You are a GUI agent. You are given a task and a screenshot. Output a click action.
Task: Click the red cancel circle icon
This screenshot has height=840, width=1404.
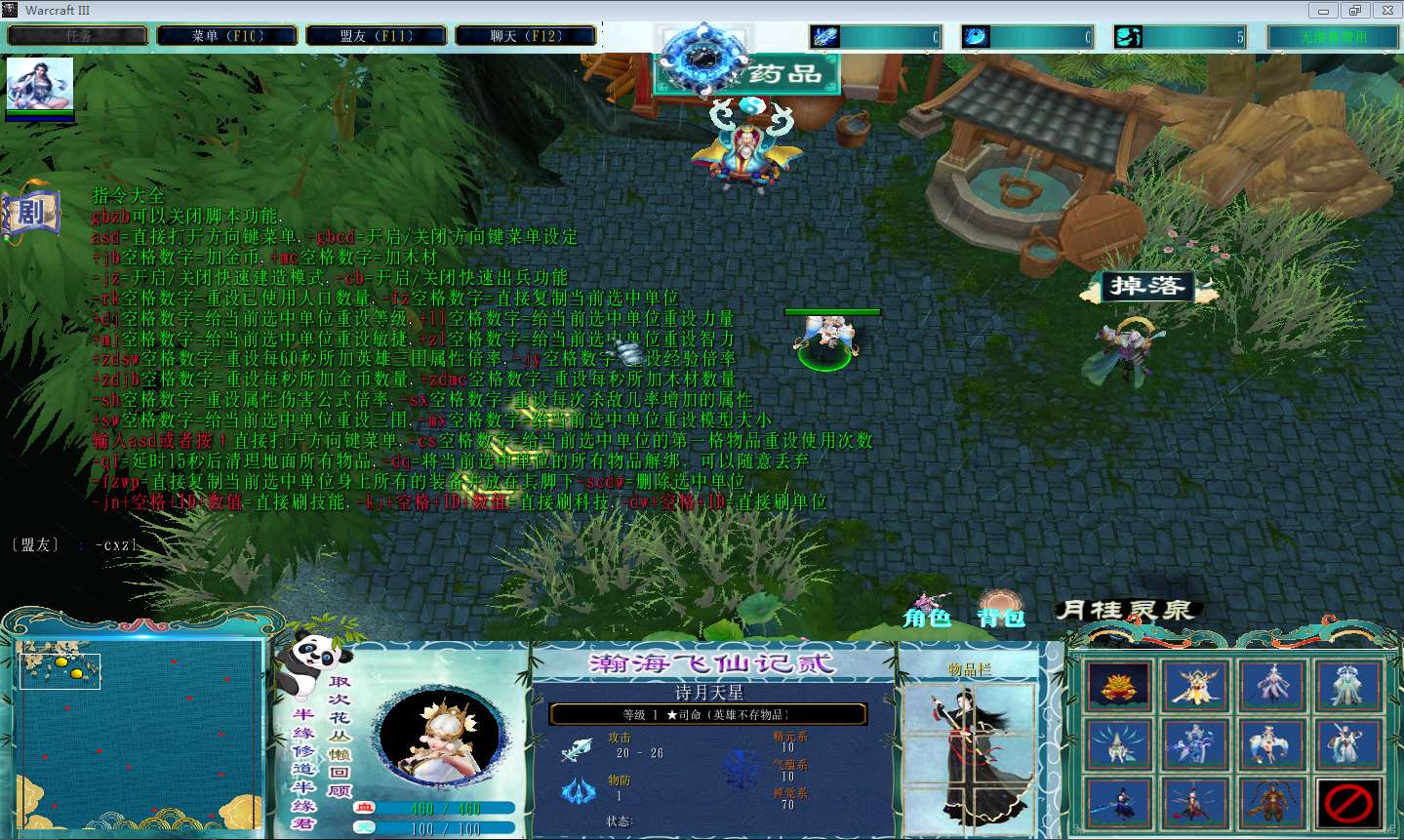[x=1349, y=803]
